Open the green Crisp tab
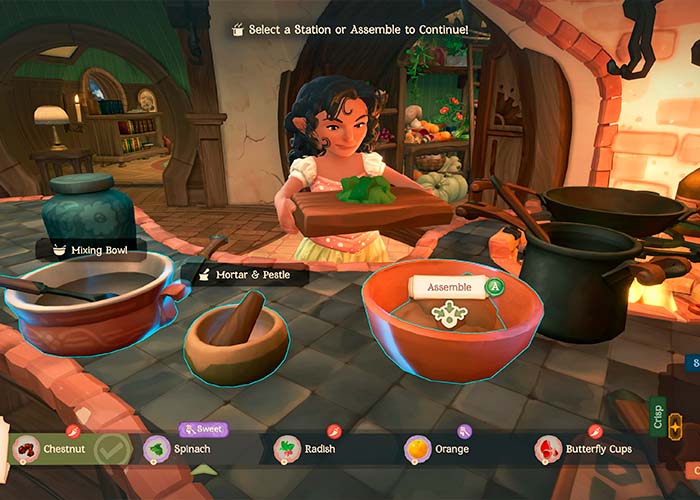Screen dimensions: 700x500 pyautogui.click(x=657, y=414)
